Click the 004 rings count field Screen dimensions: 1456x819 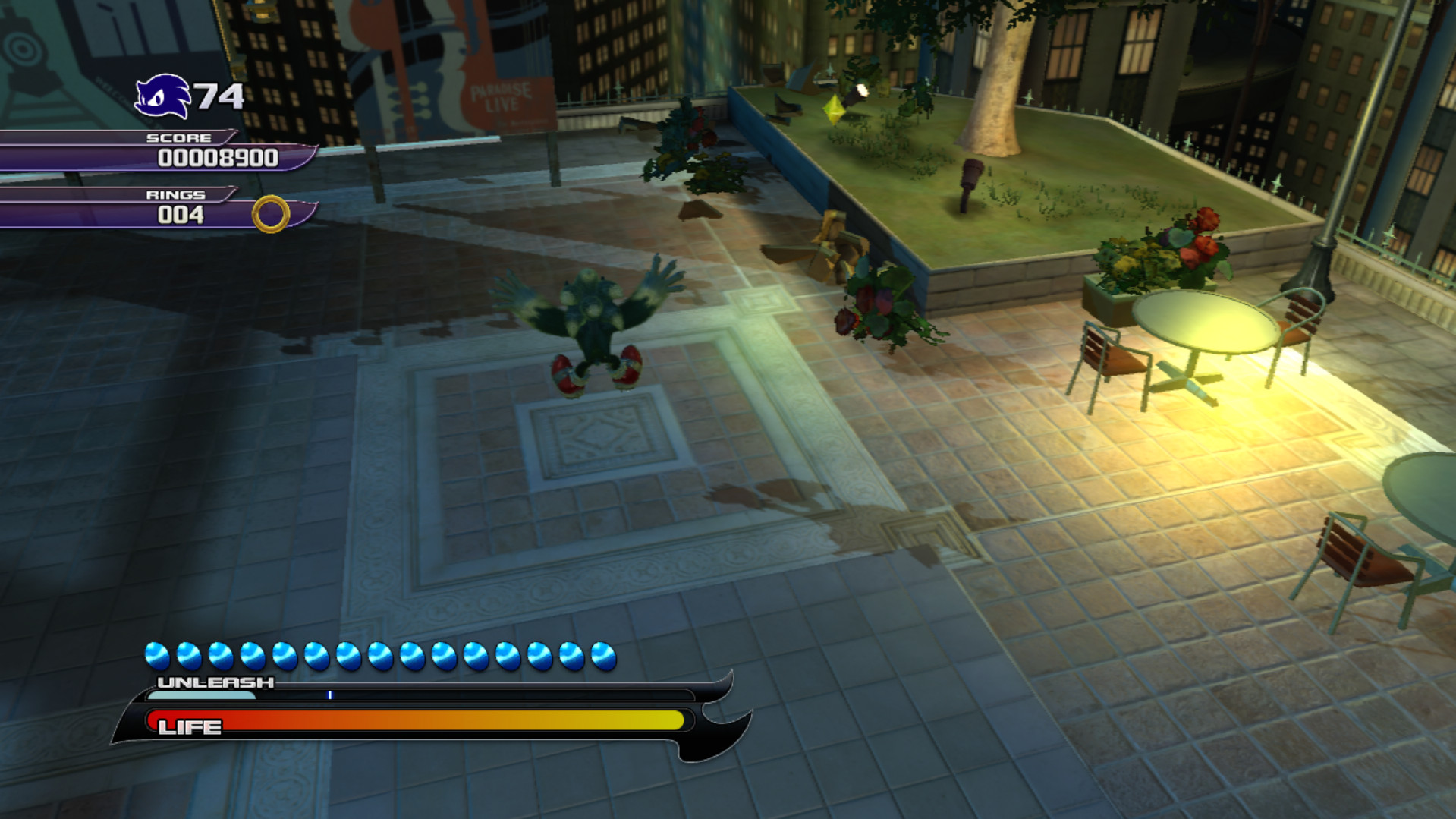[x=181, y=217]
